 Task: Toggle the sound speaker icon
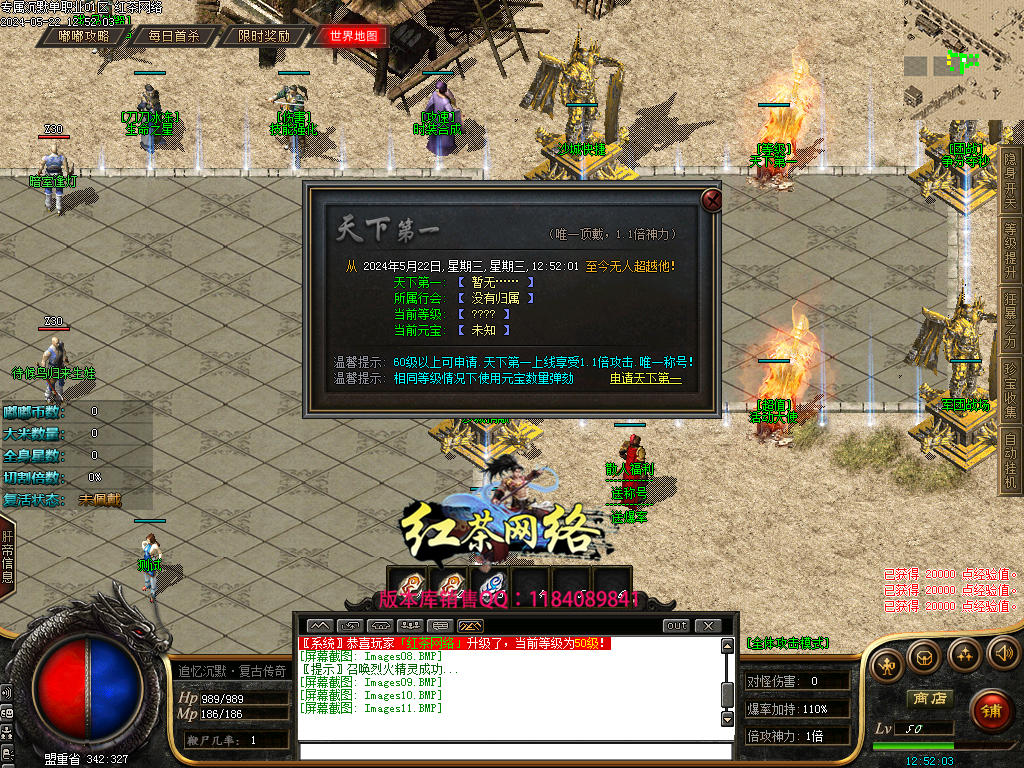click(x=1003, y=653)
